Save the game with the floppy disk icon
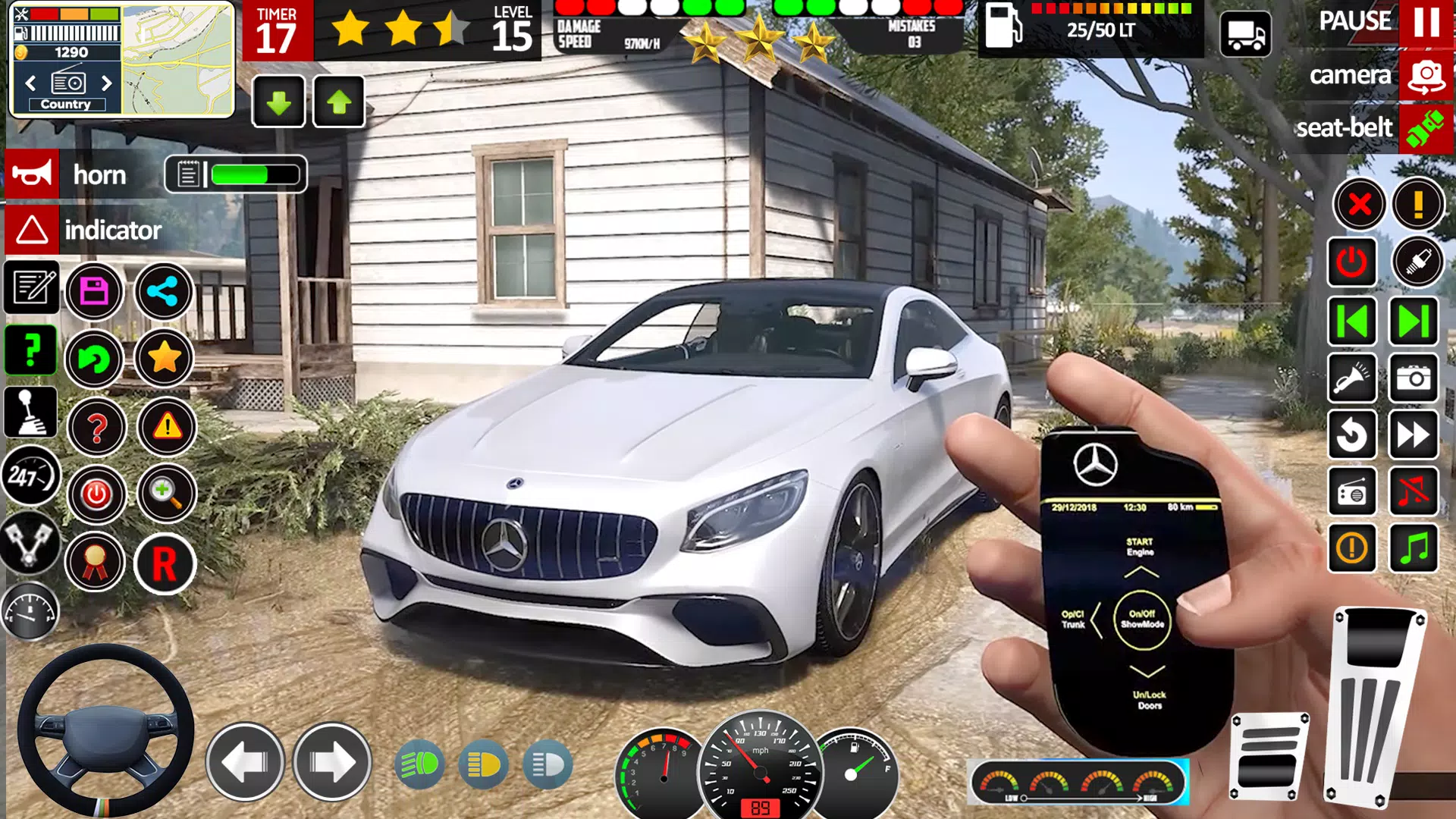 pos(95,293)
